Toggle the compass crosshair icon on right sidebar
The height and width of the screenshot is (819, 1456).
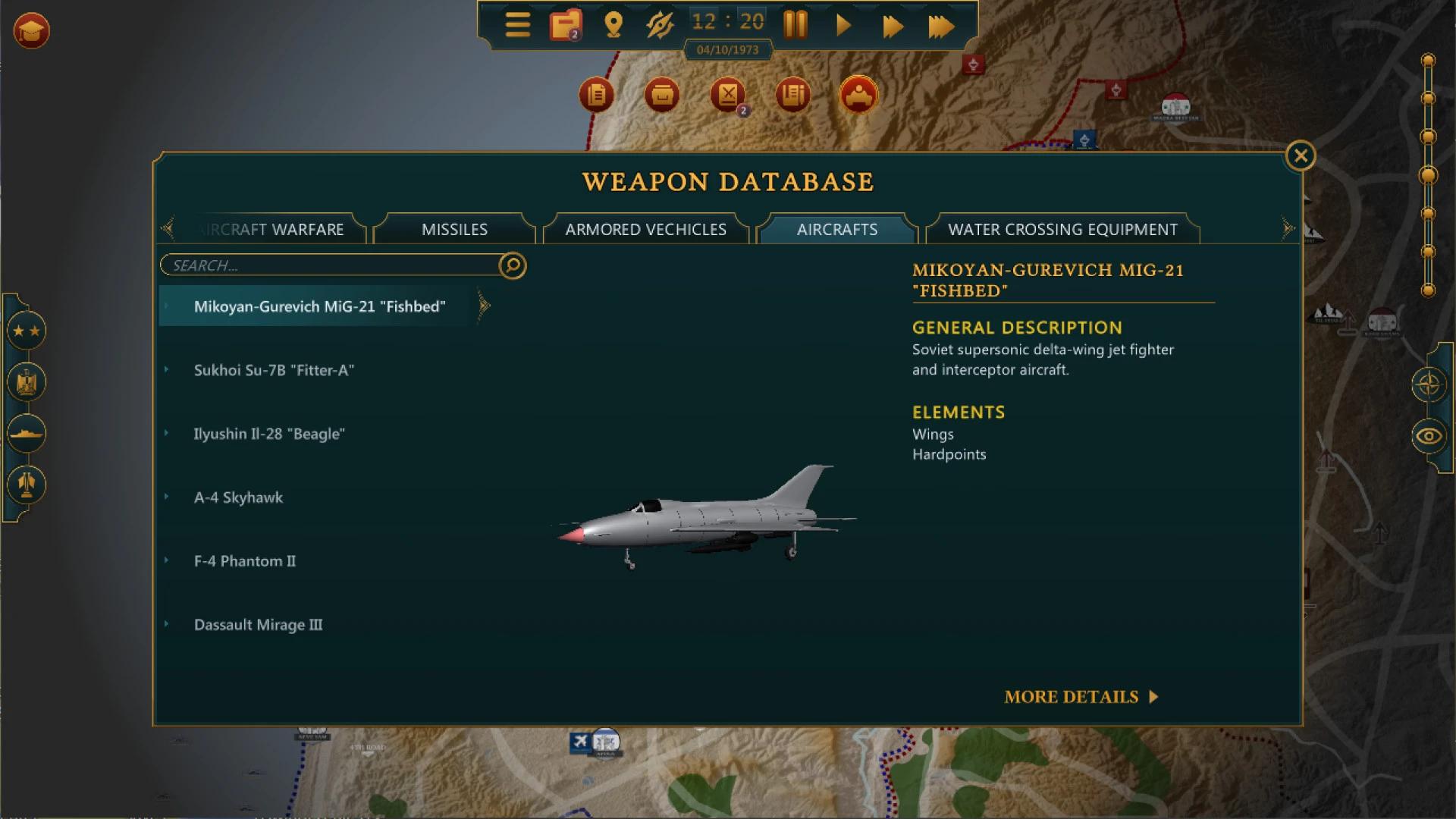(x=1430, y=384)
